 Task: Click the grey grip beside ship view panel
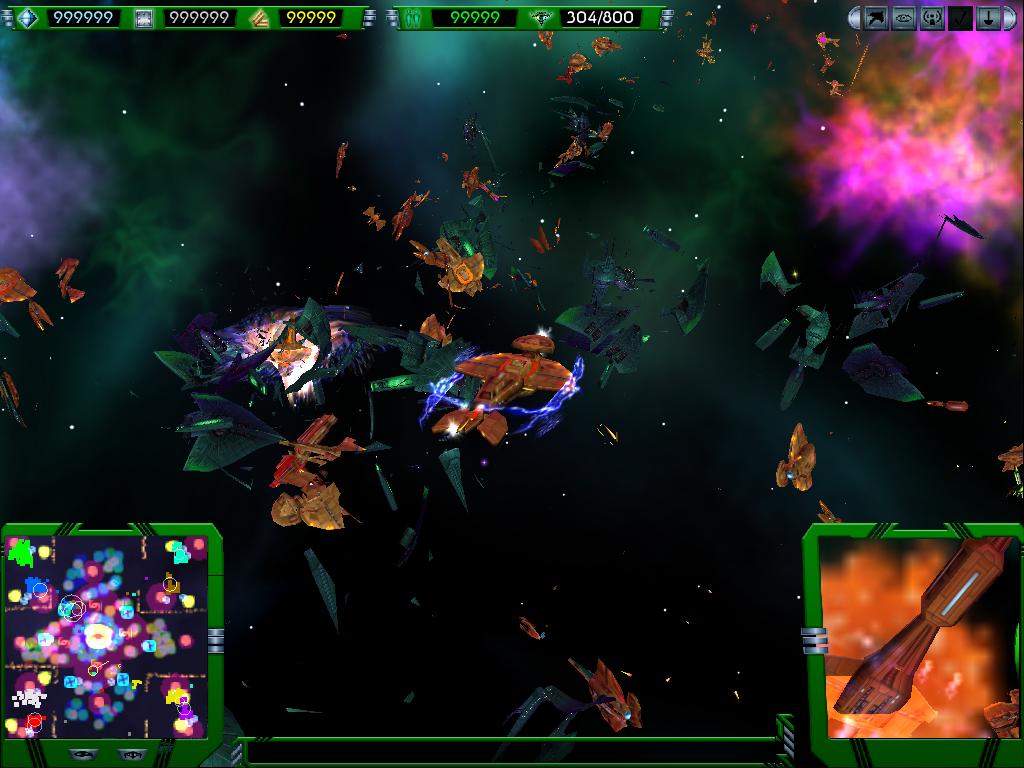[815, 640]
